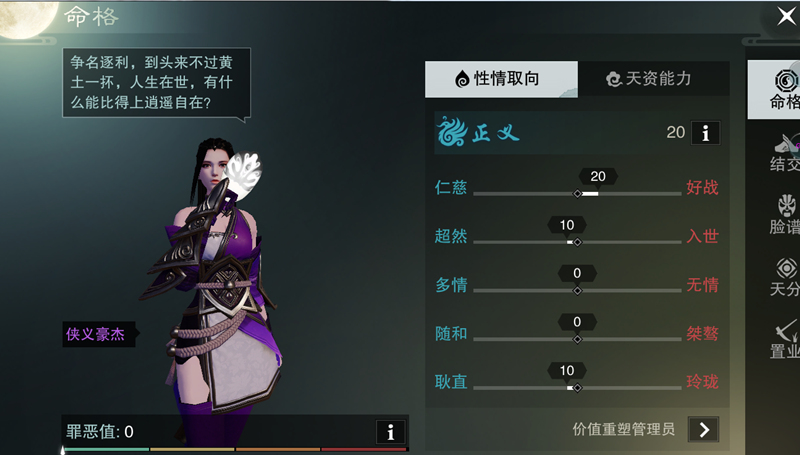Adjust the 超然–入世 slider handle
Screen dimensions: 800x455
(577, 242)
